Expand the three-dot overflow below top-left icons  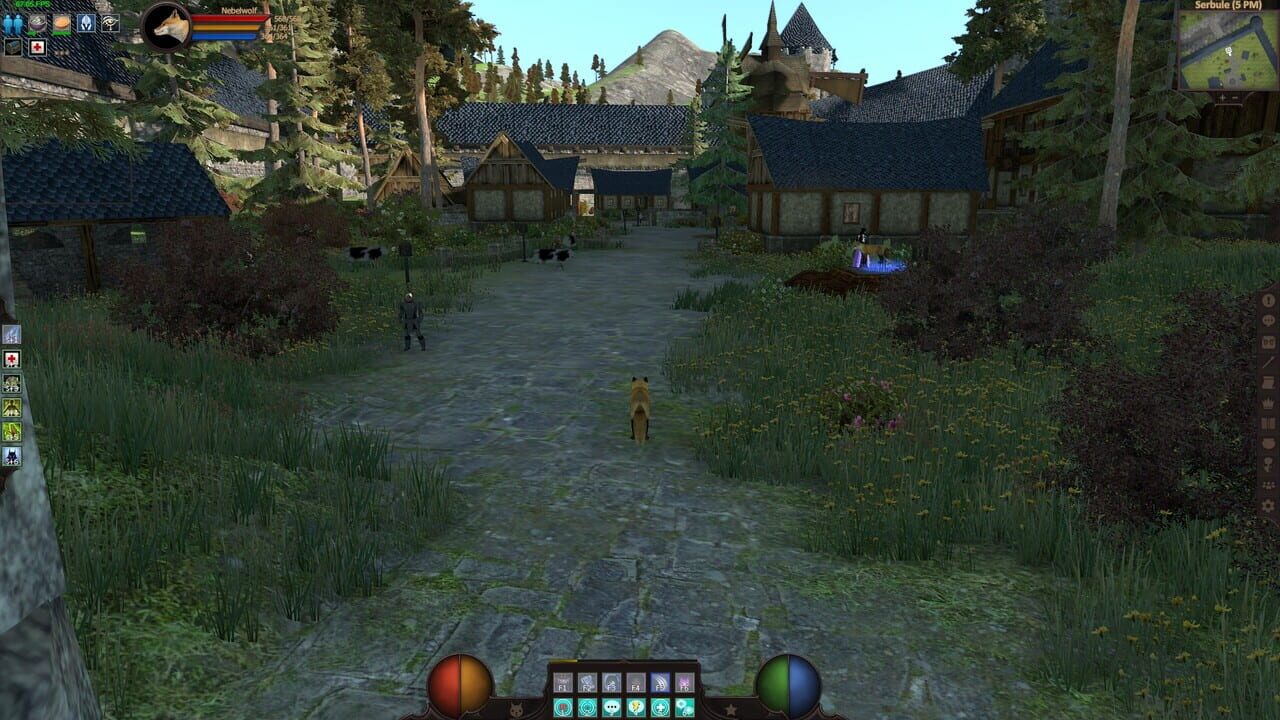point(61,52)
